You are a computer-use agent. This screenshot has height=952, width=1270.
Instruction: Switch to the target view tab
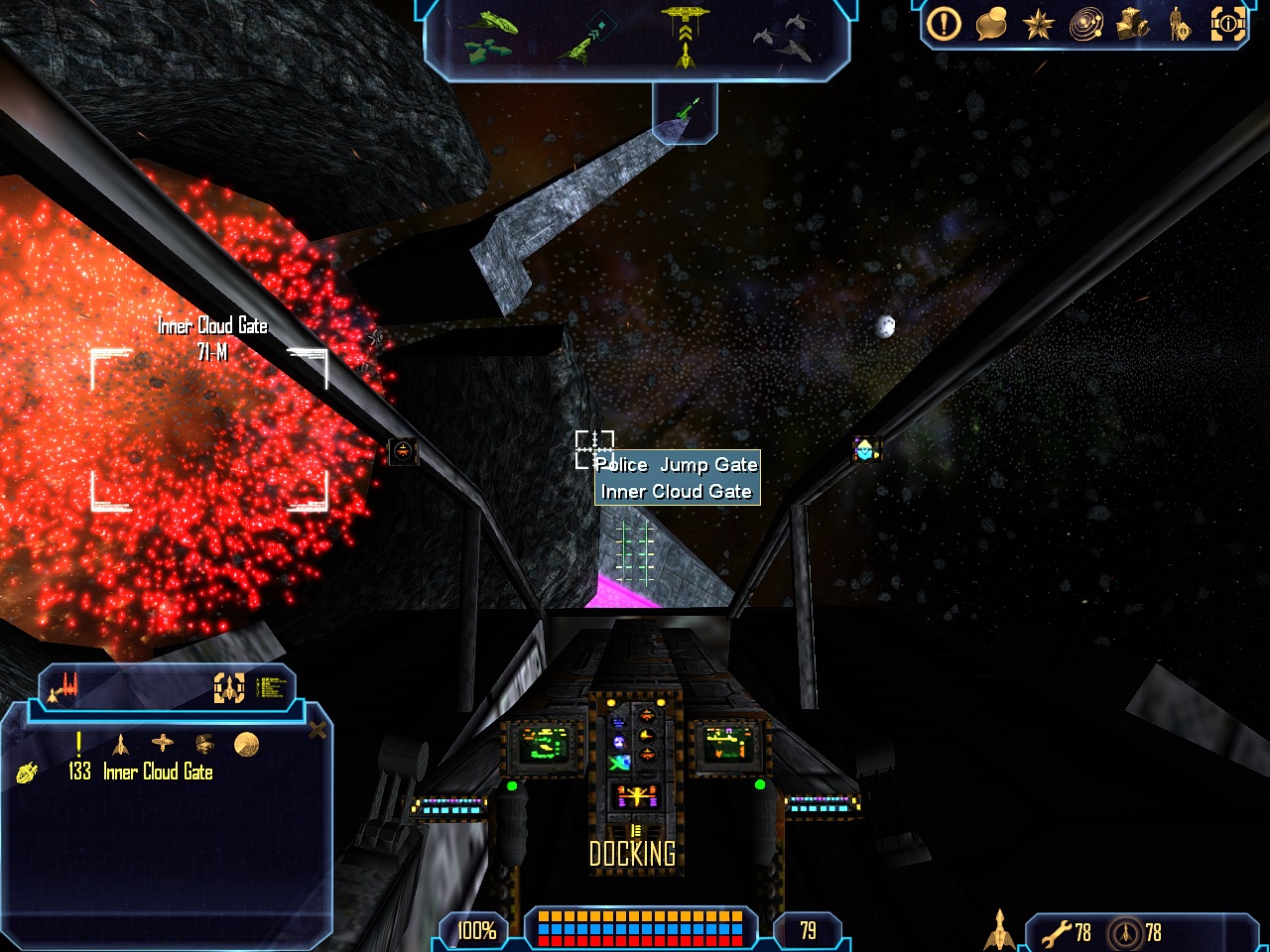click(229, 687)
